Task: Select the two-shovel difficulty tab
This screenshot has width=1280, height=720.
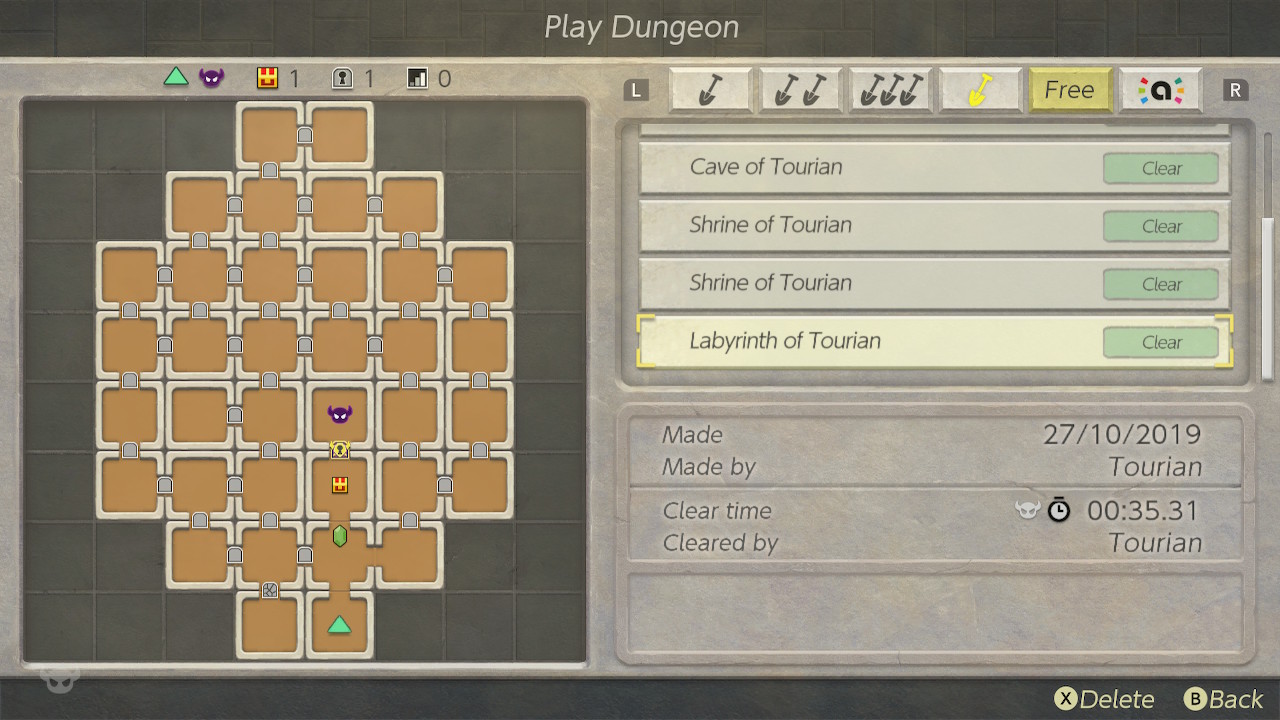Action: (x=801, y=90)
